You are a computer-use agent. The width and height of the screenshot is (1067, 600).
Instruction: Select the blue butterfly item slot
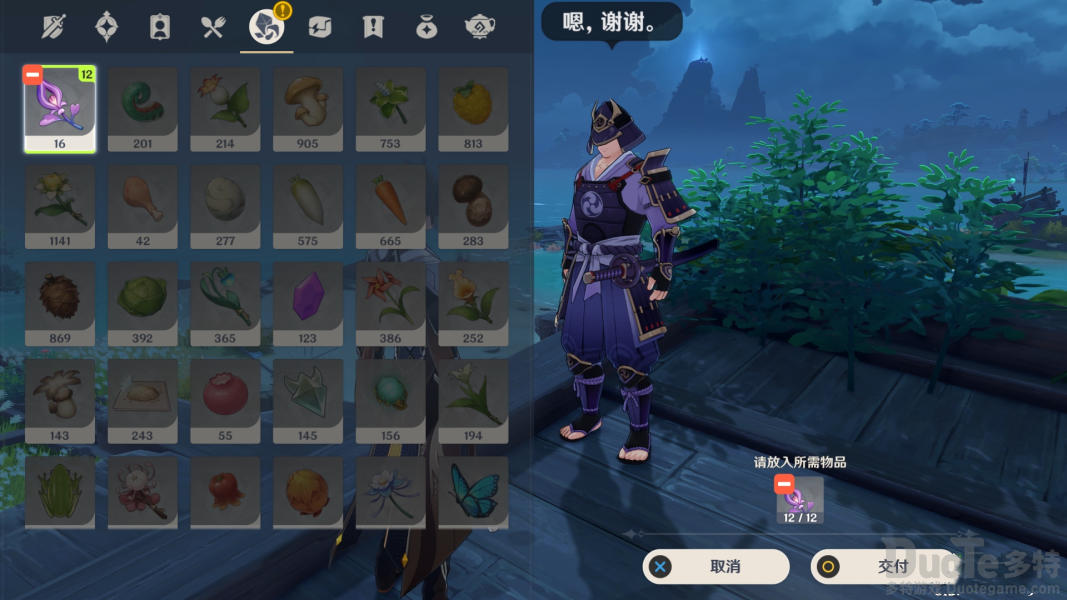[473, 492]
